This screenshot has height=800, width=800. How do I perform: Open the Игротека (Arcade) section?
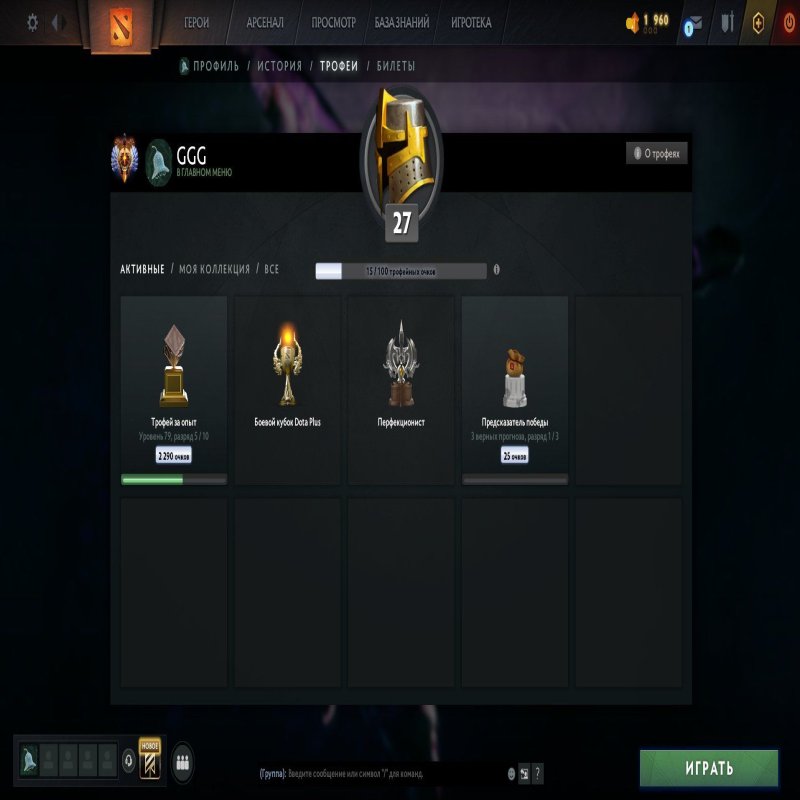point(471,22)
